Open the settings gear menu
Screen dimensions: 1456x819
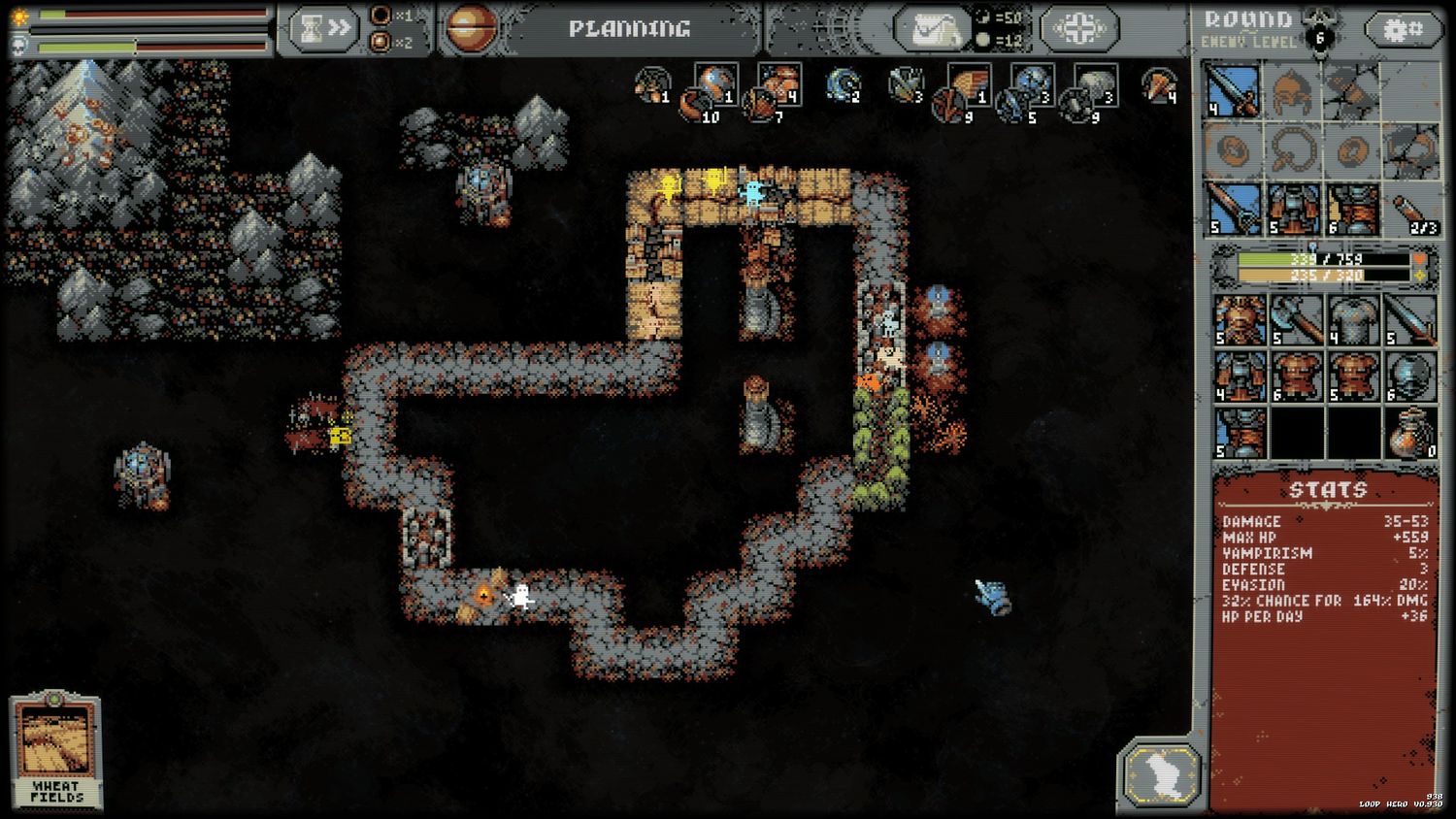point(1402,30)
